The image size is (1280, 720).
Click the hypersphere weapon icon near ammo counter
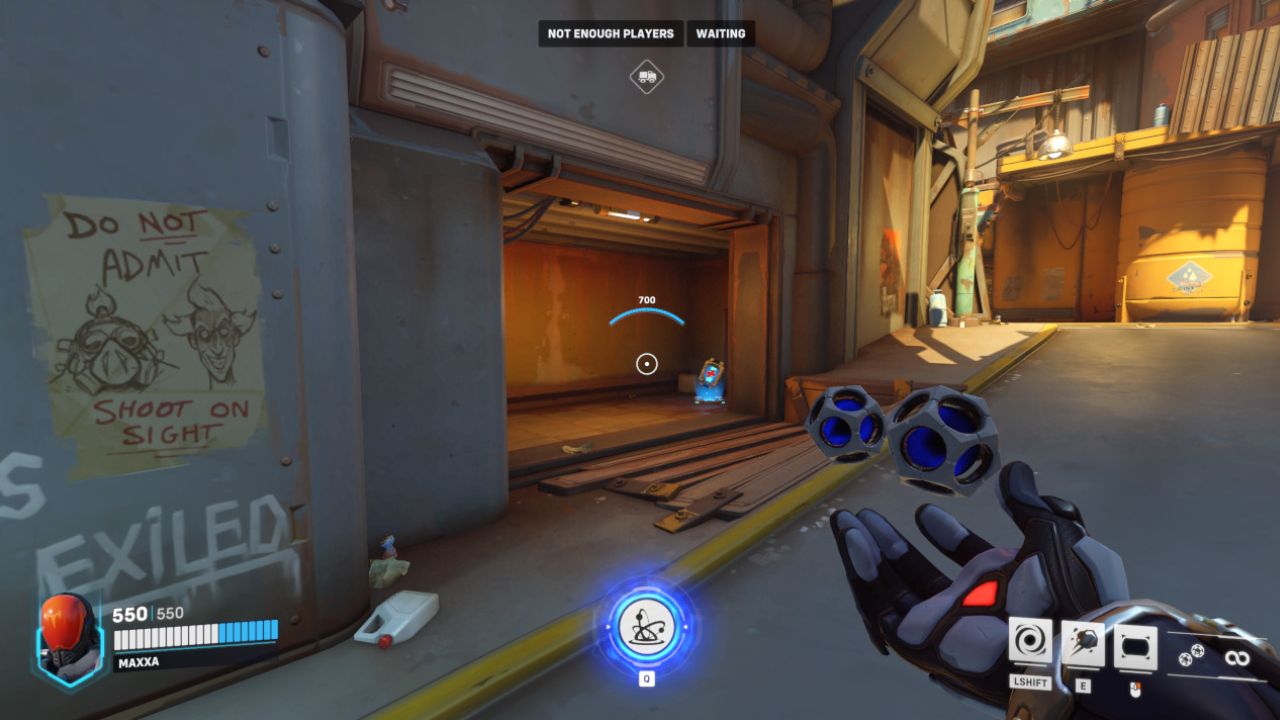coord(1190,653)
